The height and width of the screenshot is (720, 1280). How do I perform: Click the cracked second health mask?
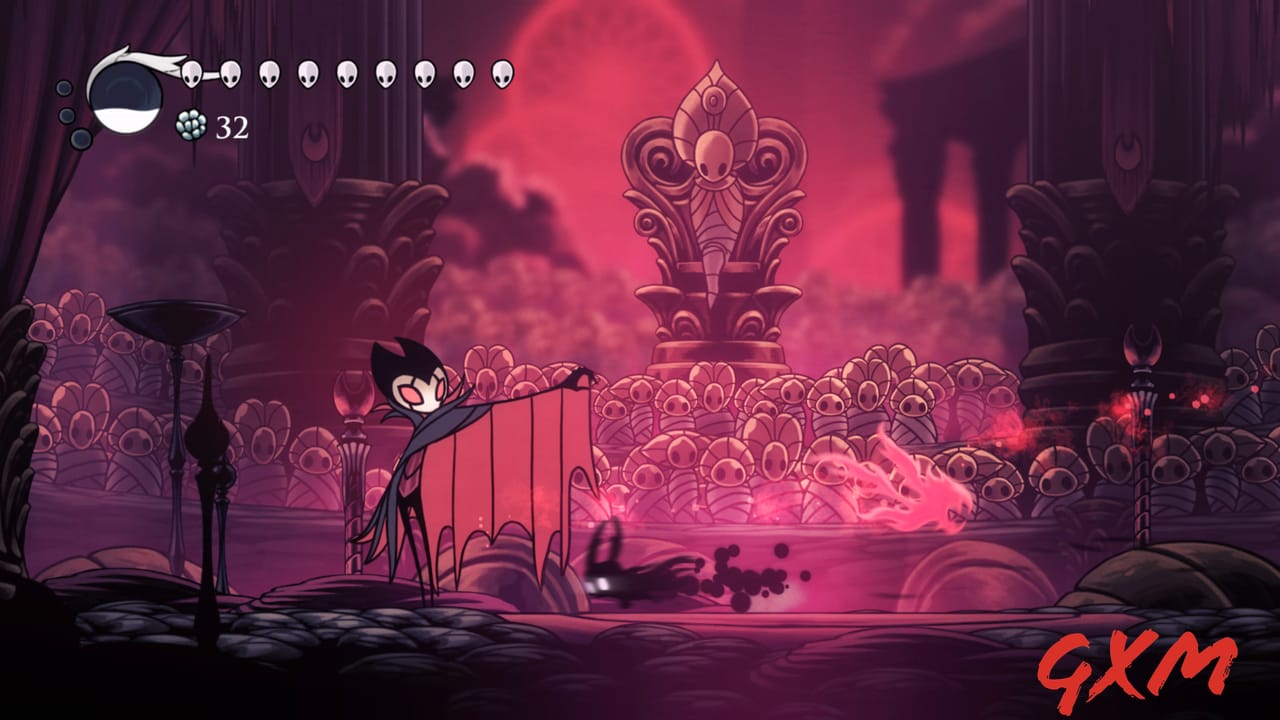pyautogui.click(x=231, y=73)
